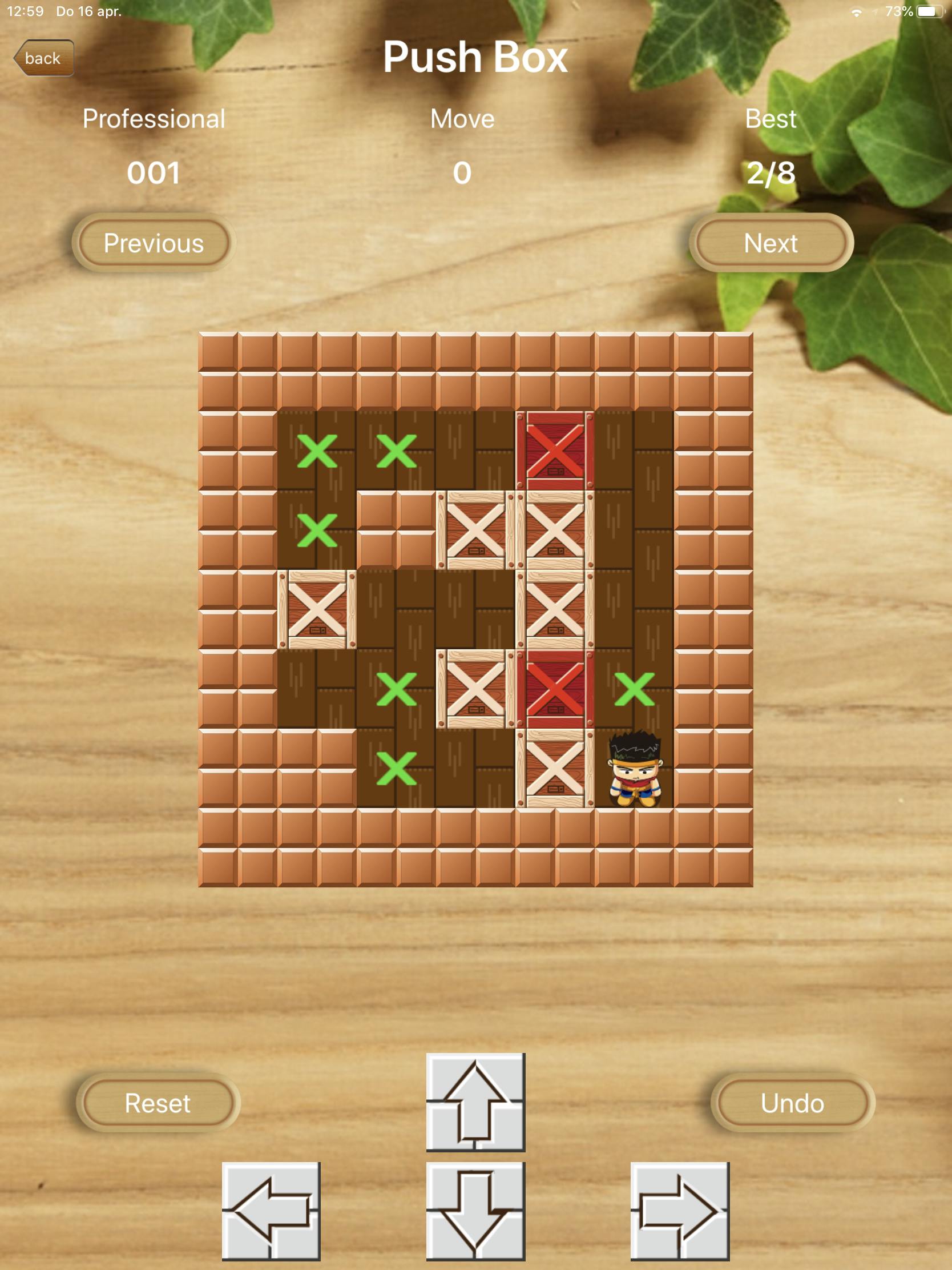The image size is (952, 1270).
Task: Open the Previous level
Action: [154, 243]
